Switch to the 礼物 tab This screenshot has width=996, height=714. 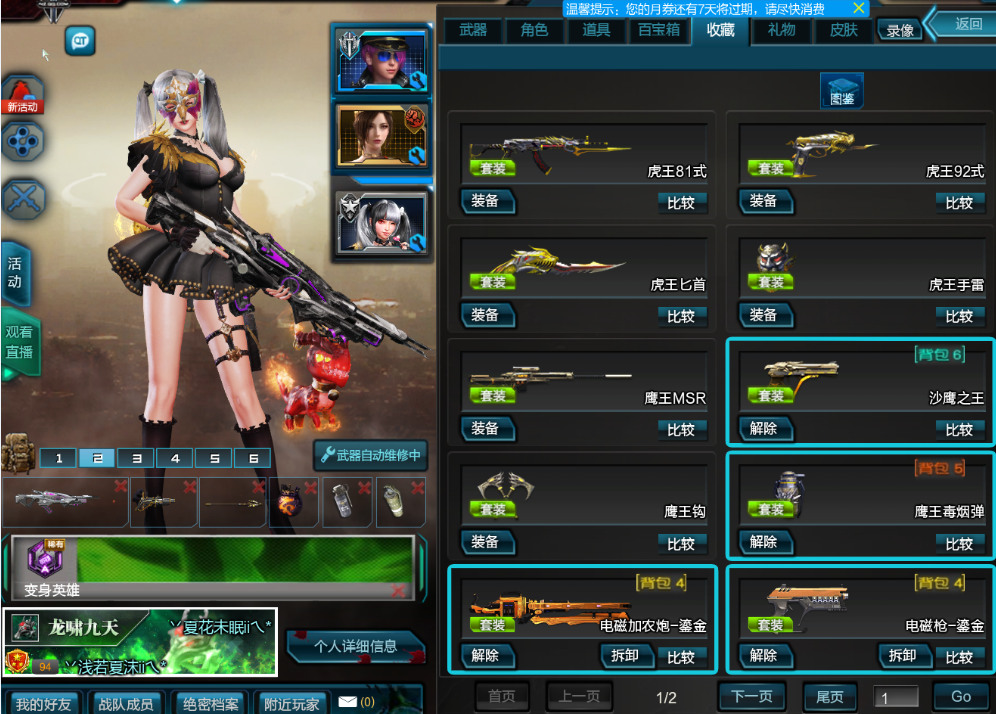pyautogui.click(x=782, y=30)
